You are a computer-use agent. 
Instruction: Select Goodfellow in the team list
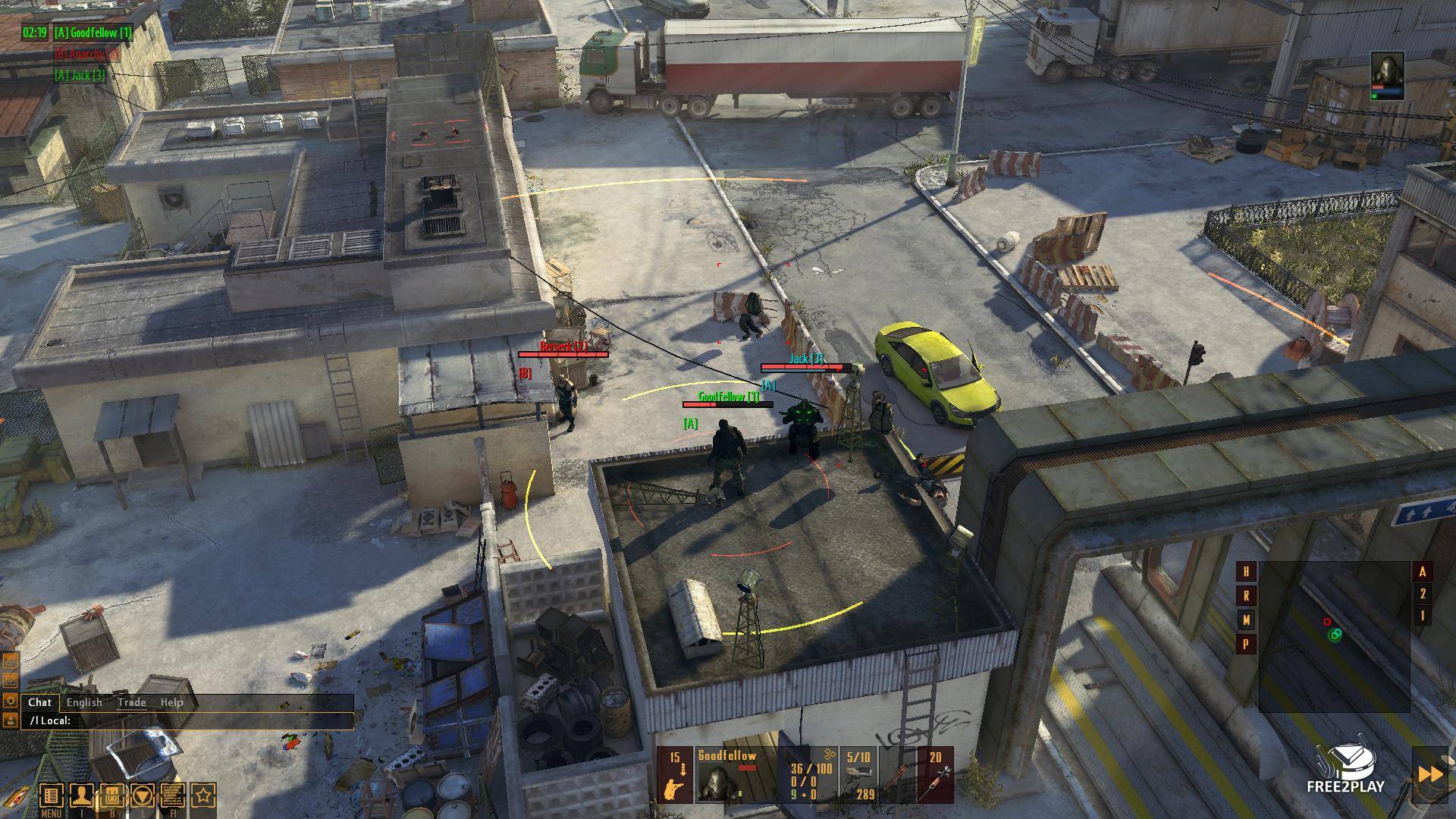click(x=93, y=33)
